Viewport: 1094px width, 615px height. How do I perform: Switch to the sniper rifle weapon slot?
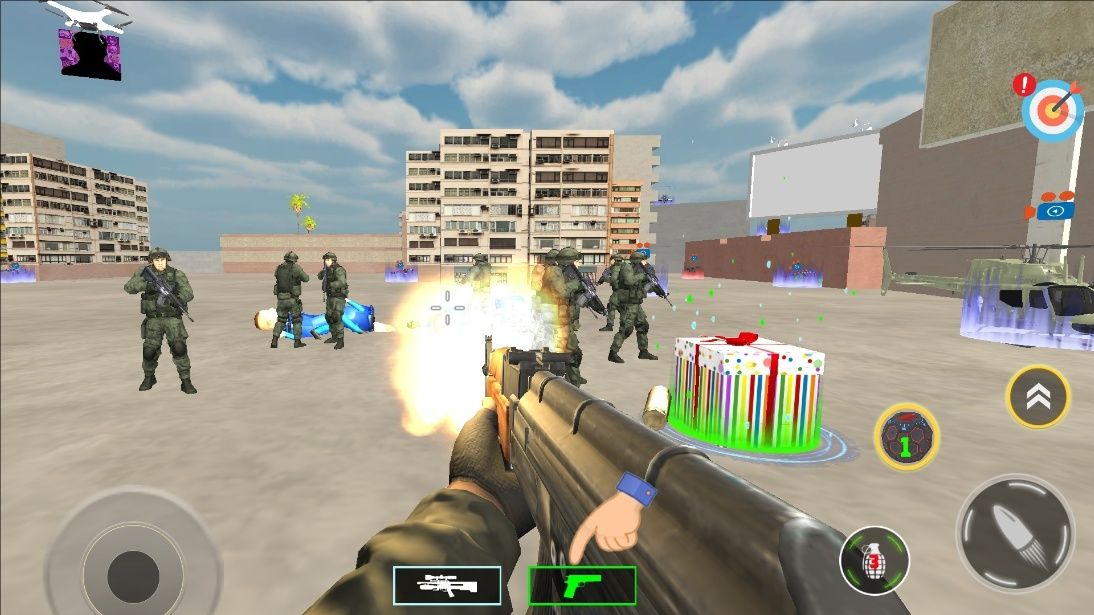(447, 585)
